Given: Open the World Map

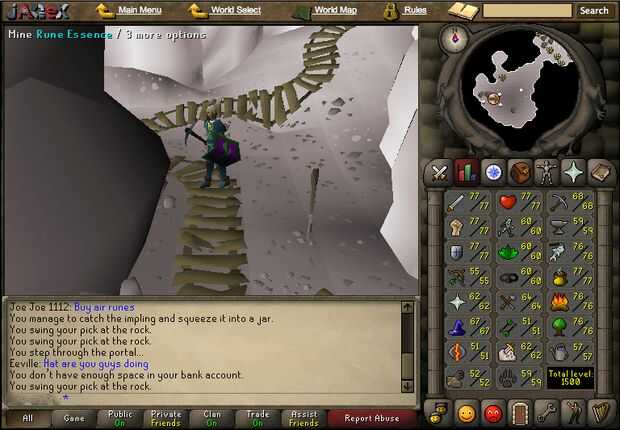Looking at the screenshot, I should [335, 10].
